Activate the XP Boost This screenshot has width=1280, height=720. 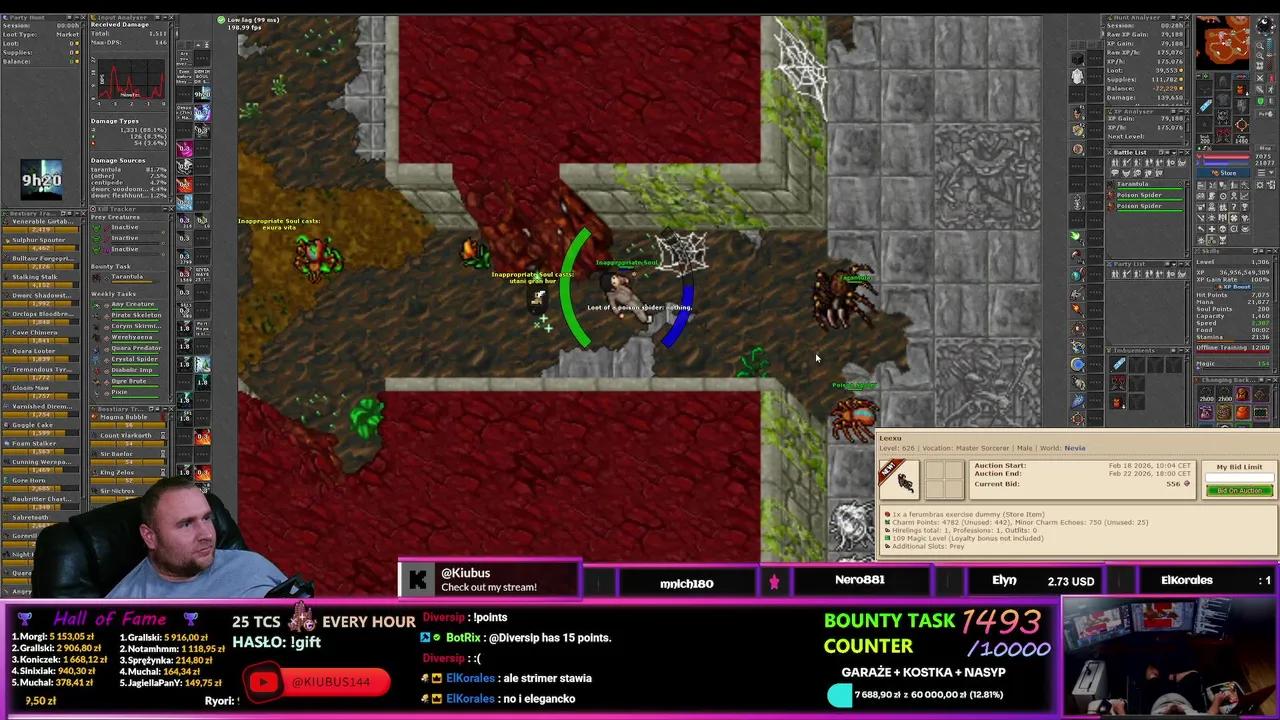(x=1235, y=287)
